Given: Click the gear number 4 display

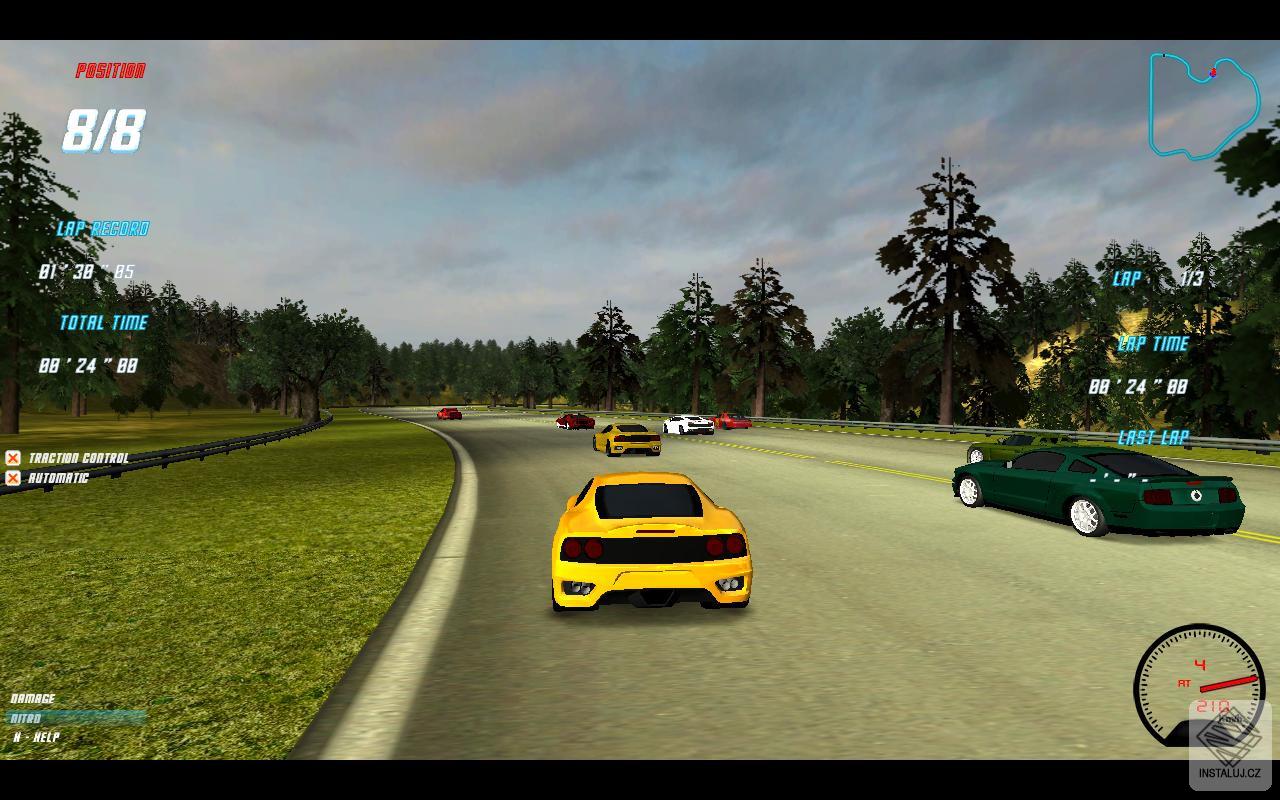Looking at the screenshot, I should click(1199, 662).
